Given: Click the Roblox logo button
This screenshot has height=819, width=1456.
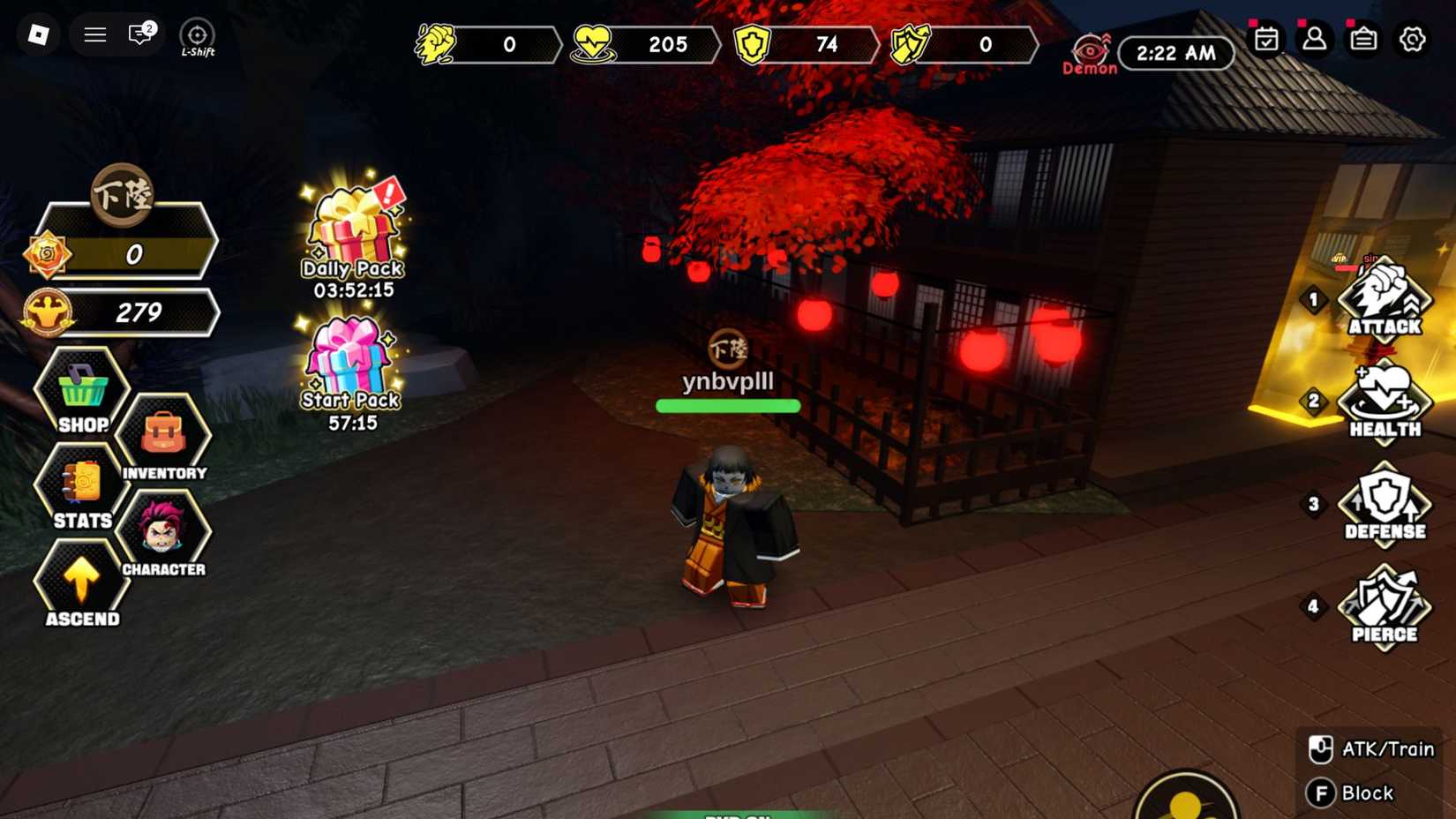Looking at the screenshot, I should click(37, 34).
